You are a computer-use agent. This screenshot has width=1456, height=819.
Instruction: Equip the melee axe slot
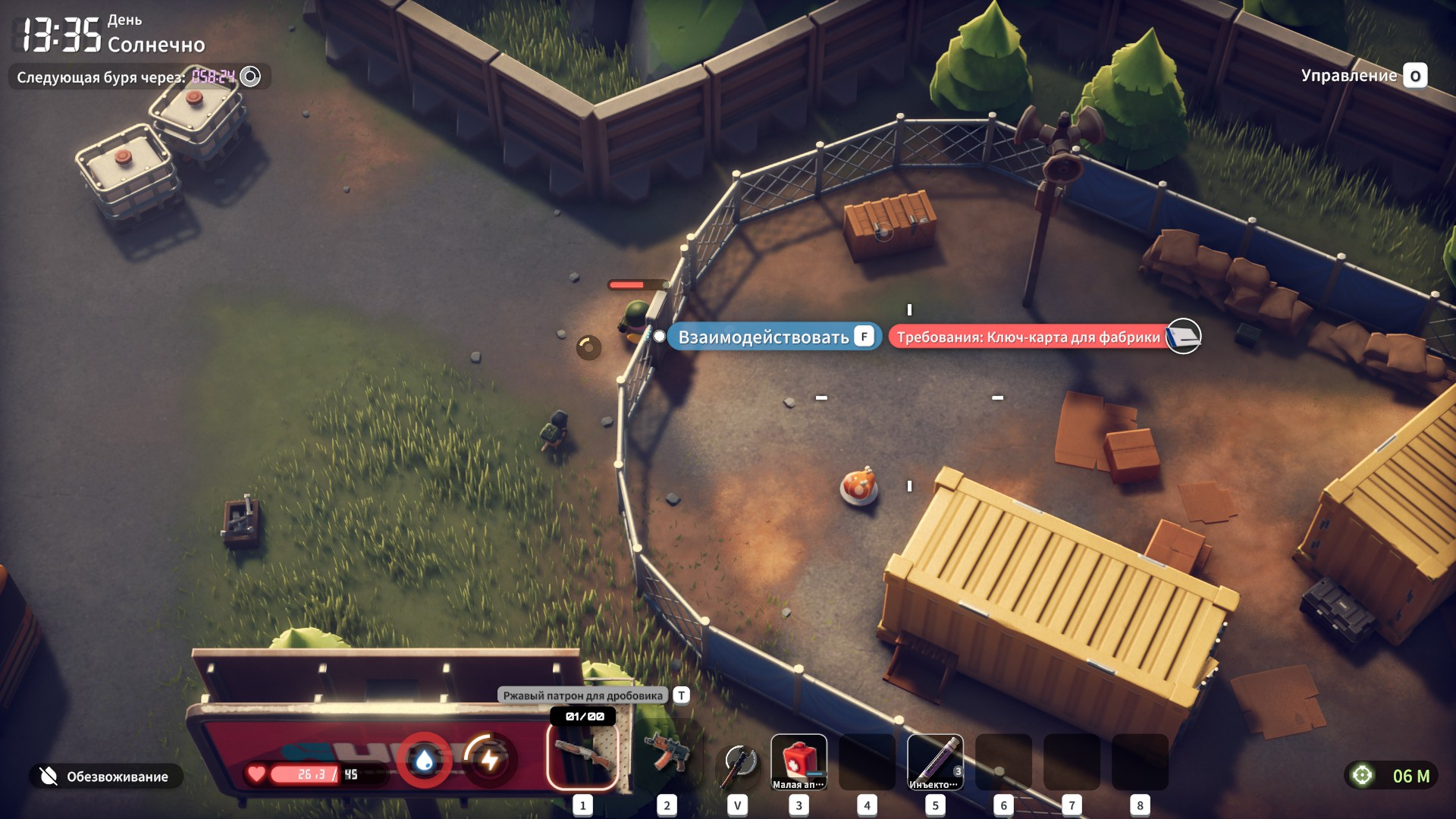click(738, 762)
